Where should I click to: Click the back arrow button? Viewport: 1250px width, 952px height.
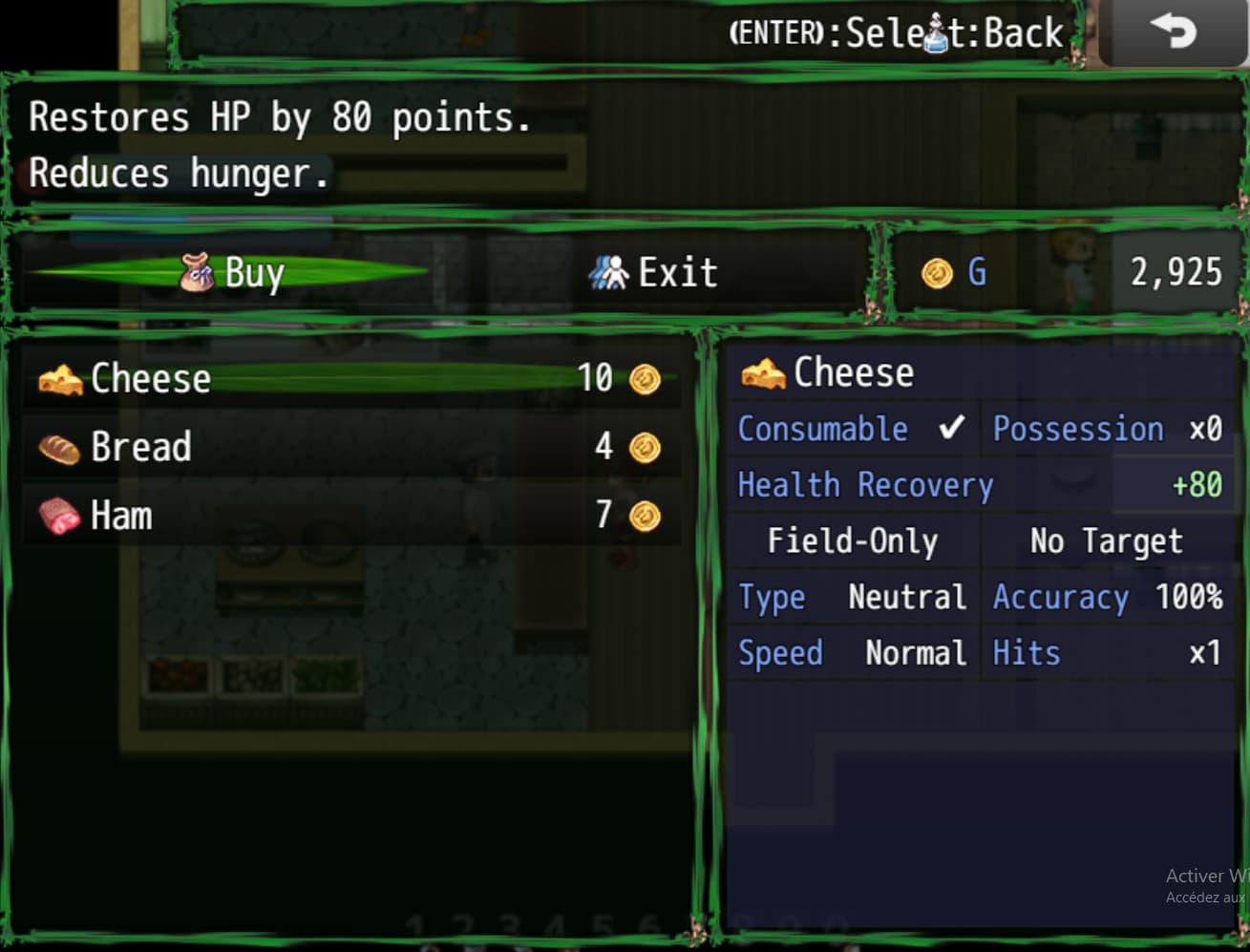click(1173, 33)
